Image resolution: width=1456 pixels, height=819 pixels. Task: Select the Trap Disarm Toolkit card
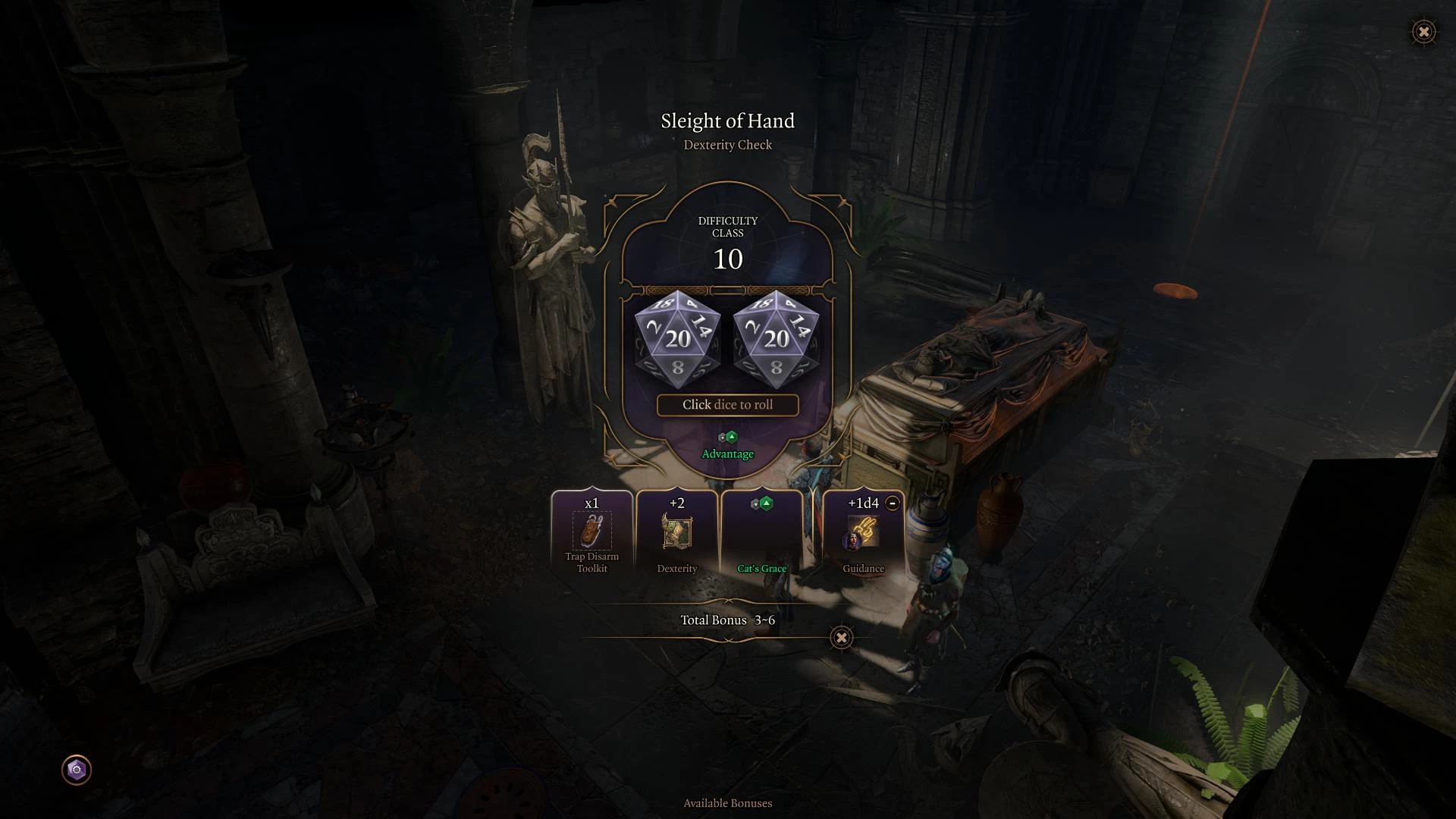tap(592, 533)
